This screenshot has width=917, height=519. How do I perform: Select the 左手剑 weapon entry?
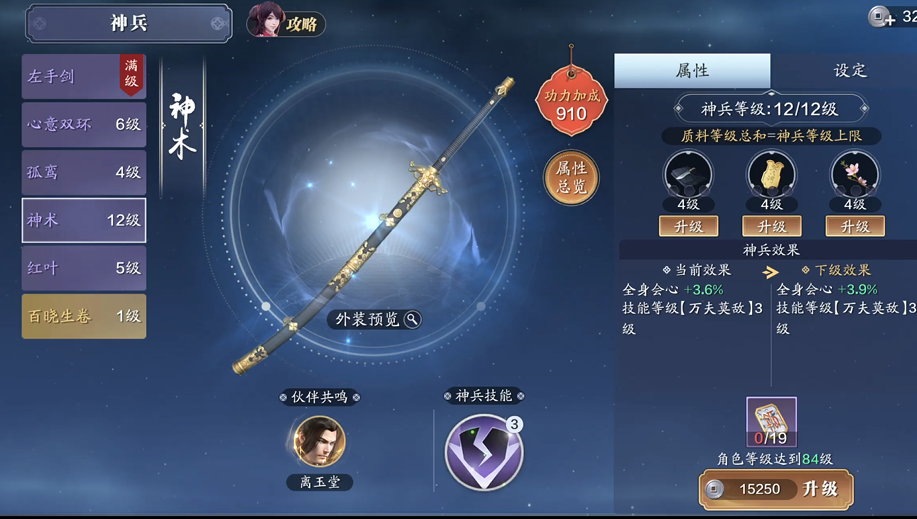pyautogui.click(x=83, y=77)
